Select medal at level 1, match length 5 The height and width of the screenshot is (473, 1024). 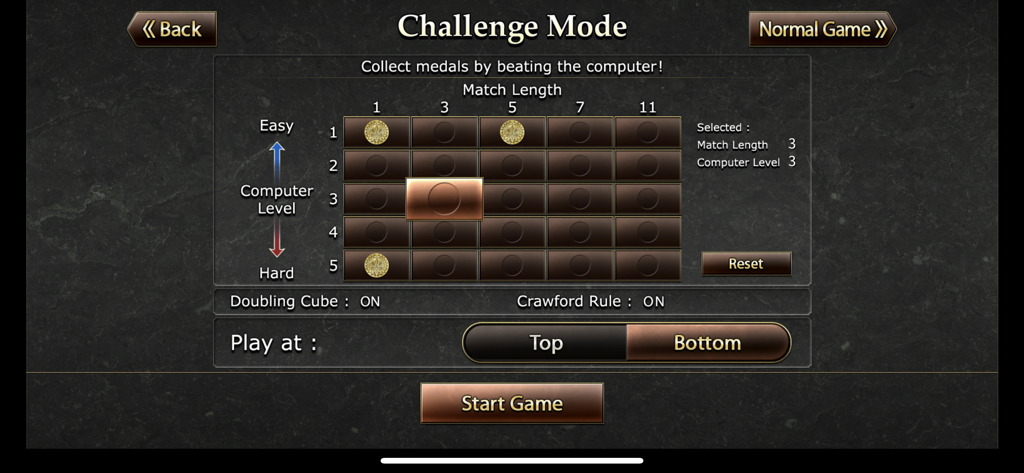512,132
